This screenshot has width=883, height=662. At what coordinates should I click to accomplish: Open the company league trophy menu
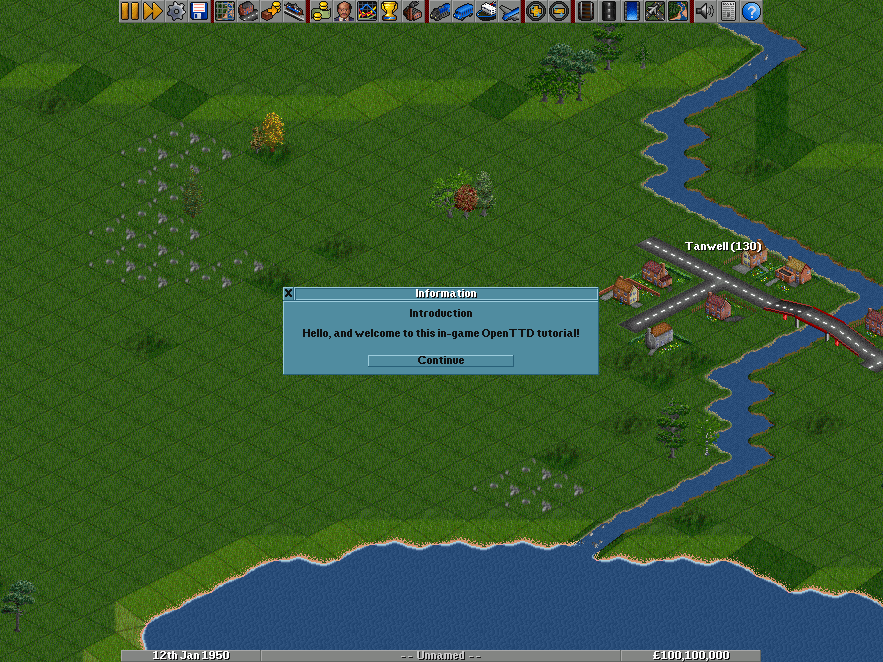click(x=389, y=11)
